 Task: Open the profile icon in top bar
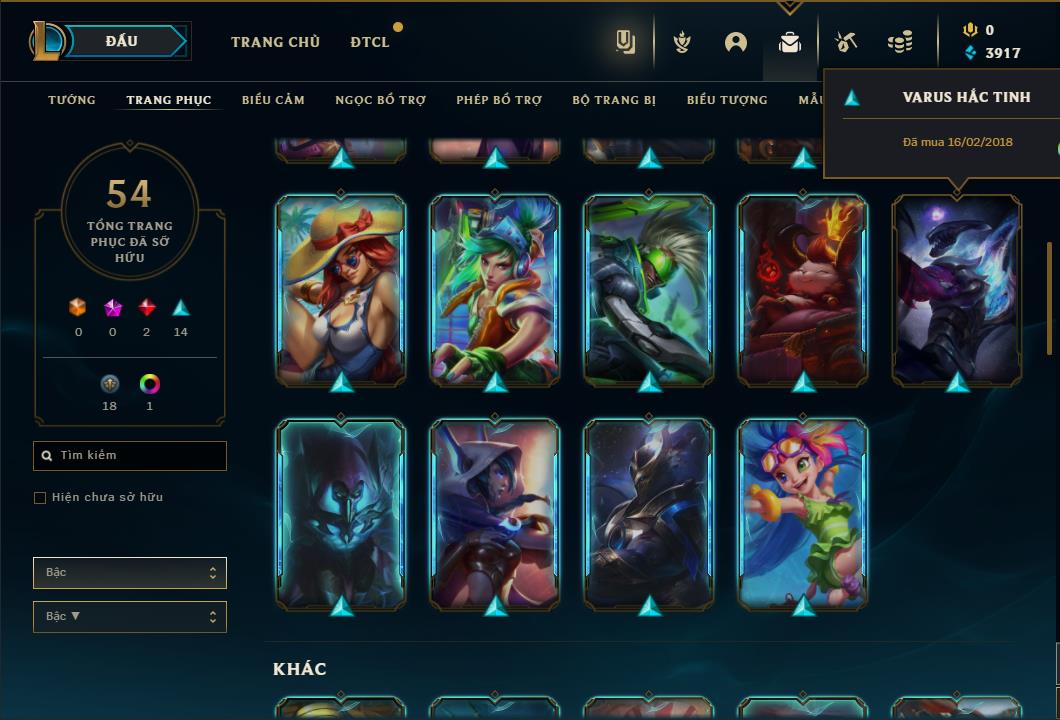(736, 42)
